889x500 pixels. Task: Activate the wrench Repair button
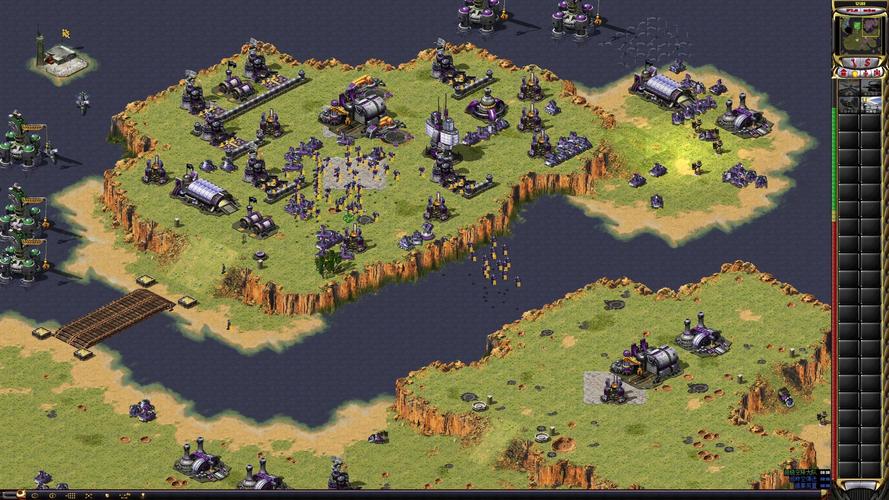853,63
